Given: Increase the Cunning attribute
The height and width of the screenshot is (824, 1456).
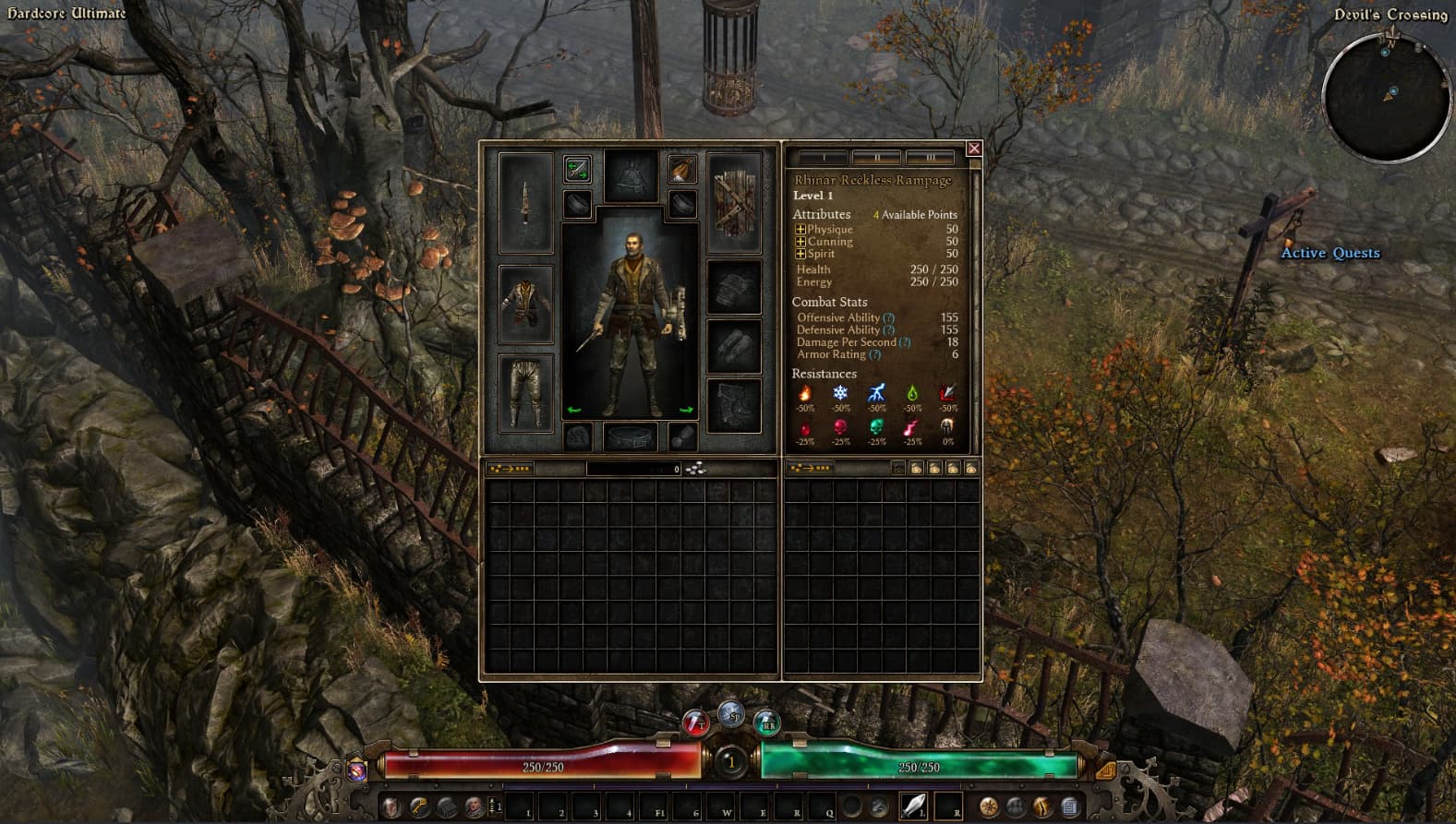Looking at the screenshot, I should tap(800, 242).
